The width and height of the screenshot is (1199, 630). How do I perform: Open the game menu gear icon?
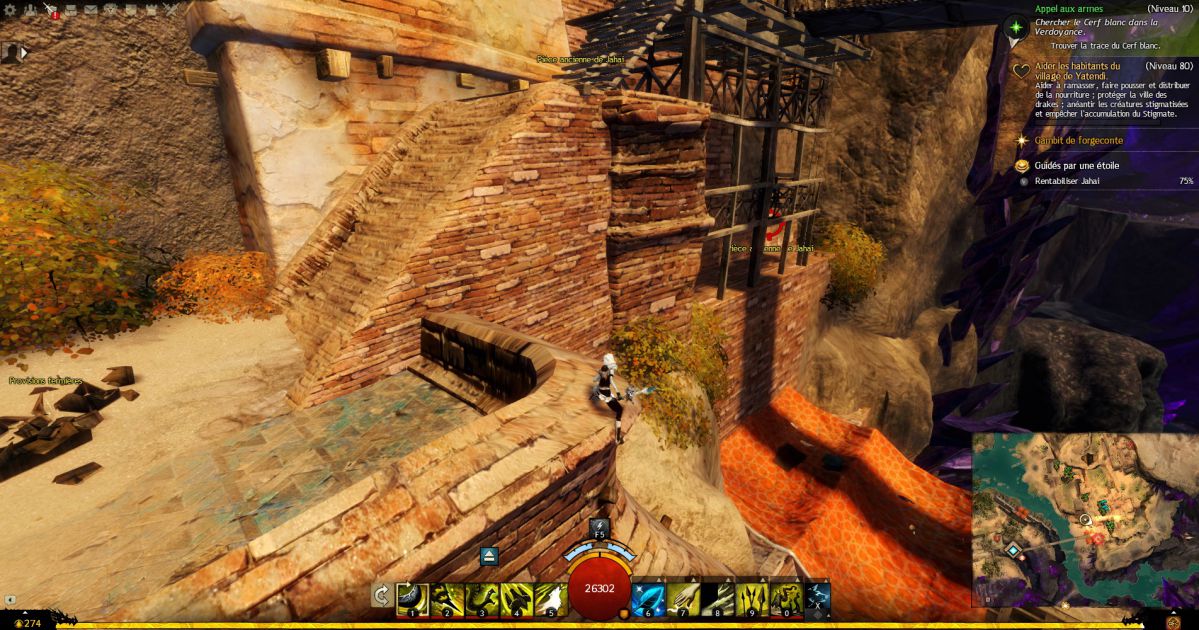[x=9, y=10]
